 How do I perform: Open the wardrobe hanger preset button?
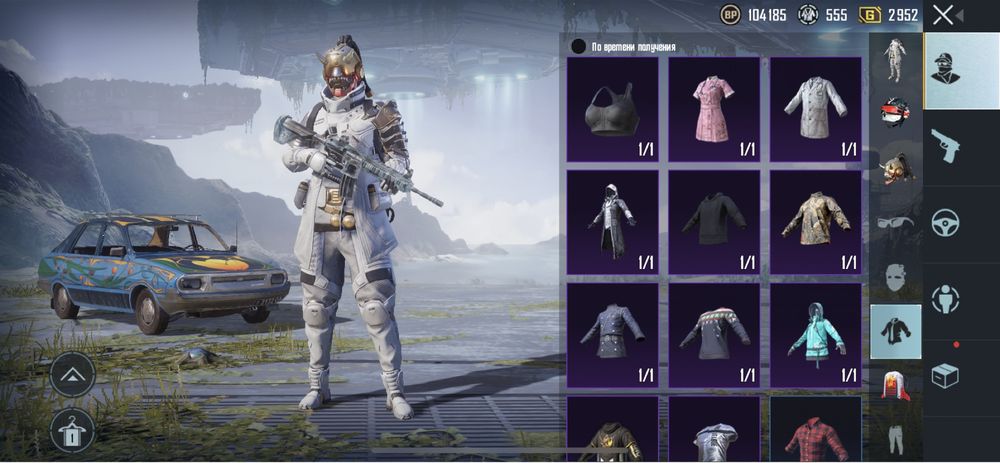pyautogui.click(x=72, y=431)
